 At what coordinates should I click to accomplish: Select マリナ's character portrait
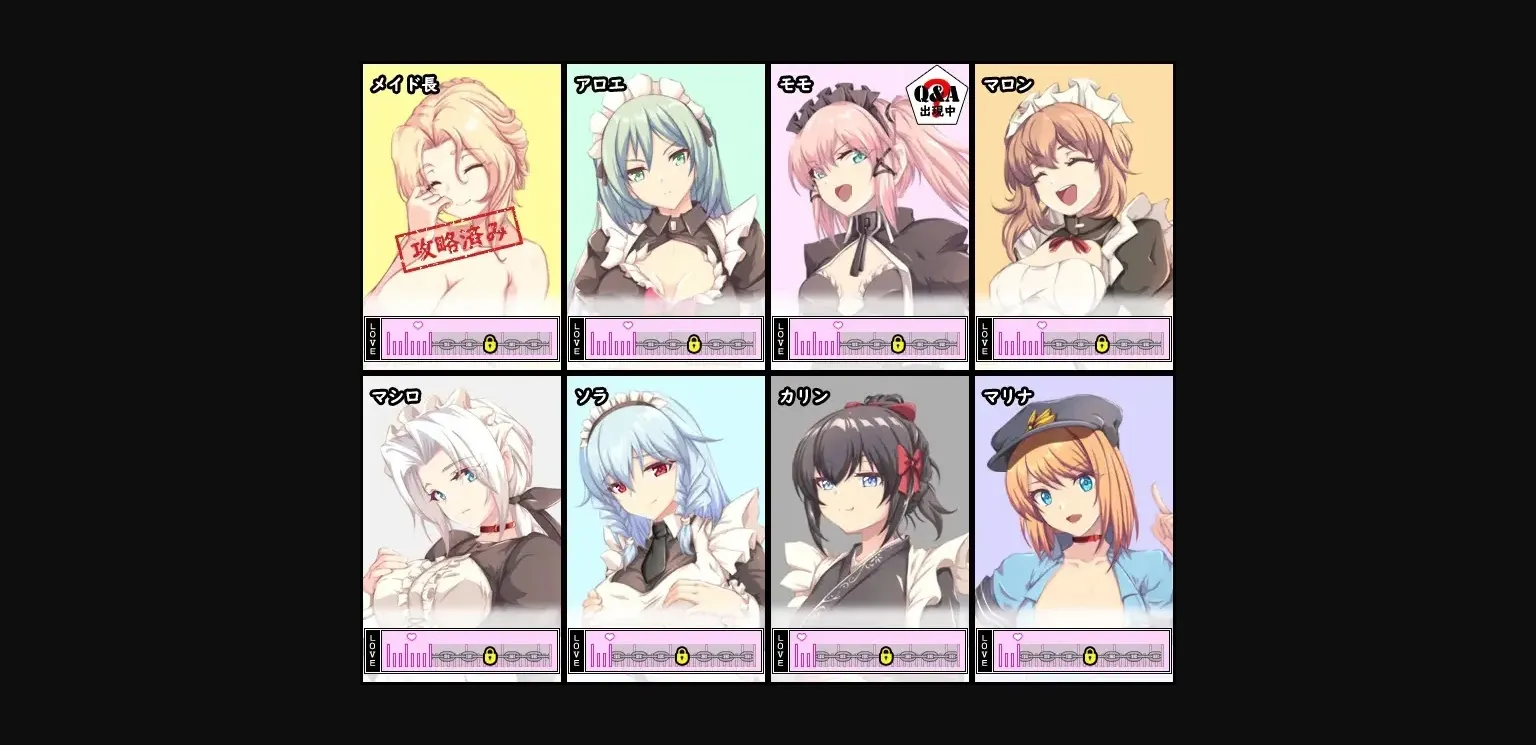click(1073, 500)
